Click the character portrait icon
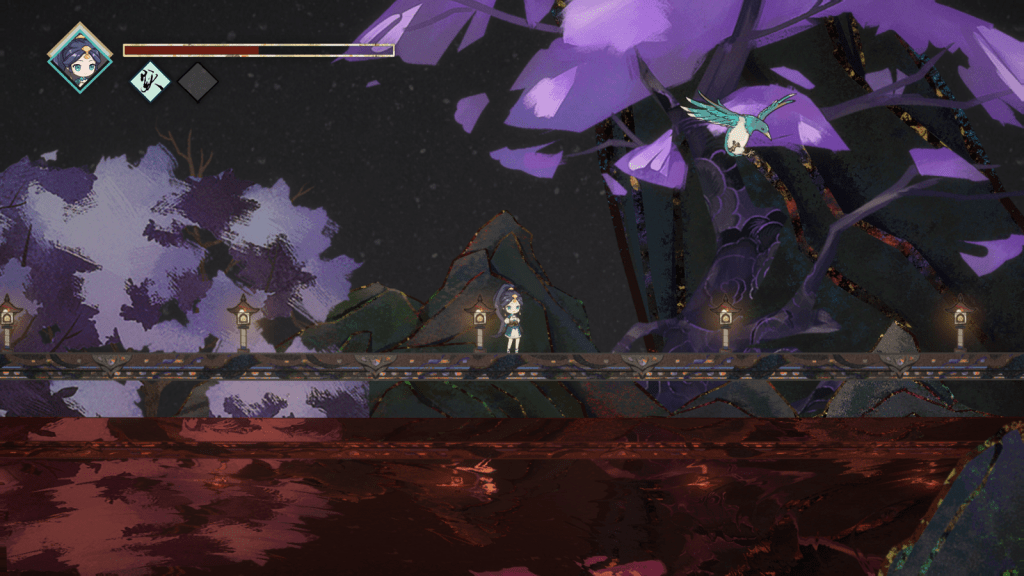The image size is (1024, 576). (x=79, y=57)
